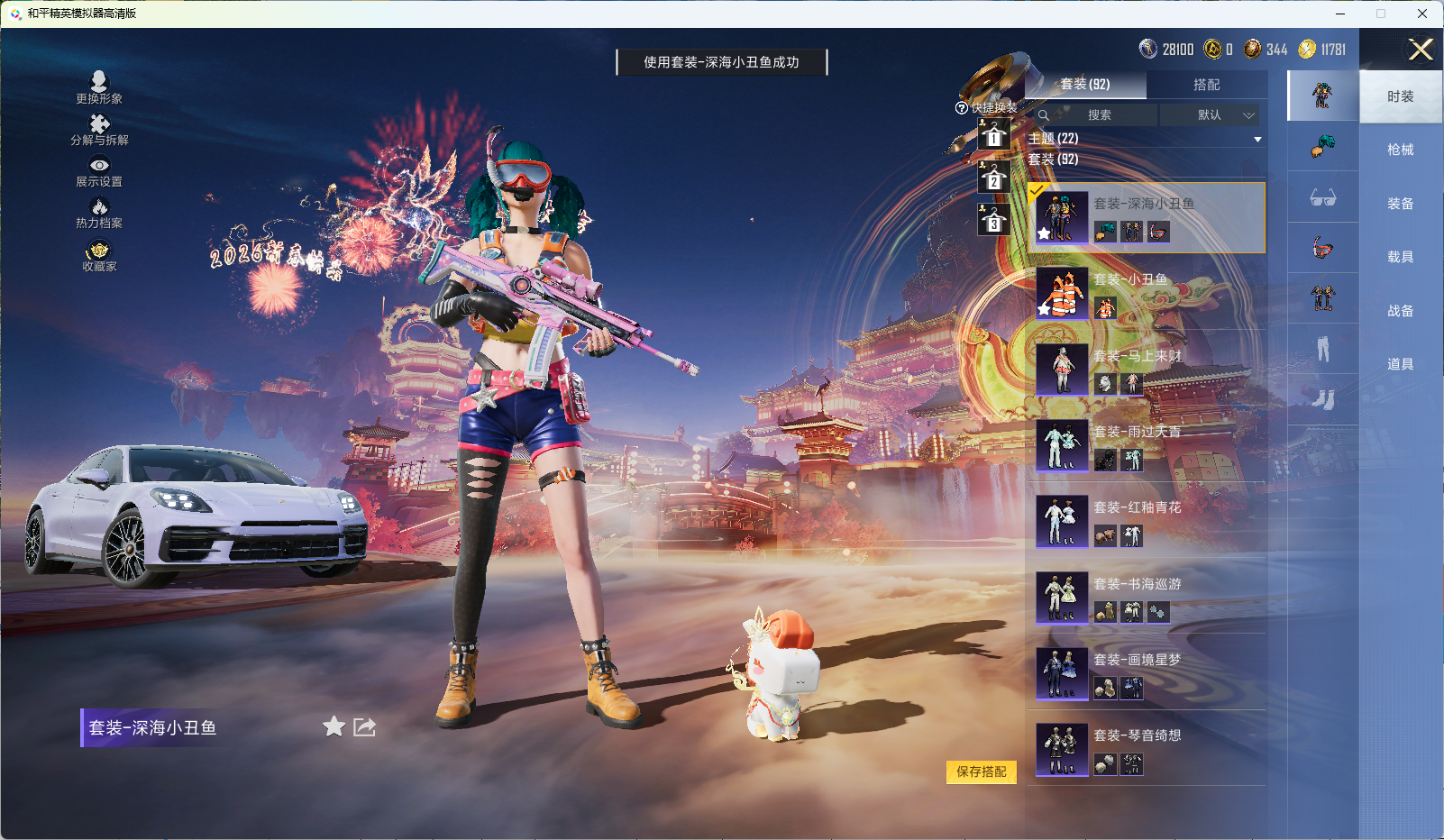The height and width of the screenshot is (840, 1444).
Task: Select quick-change outfit slot 3
Action: [x=994, y=219]
